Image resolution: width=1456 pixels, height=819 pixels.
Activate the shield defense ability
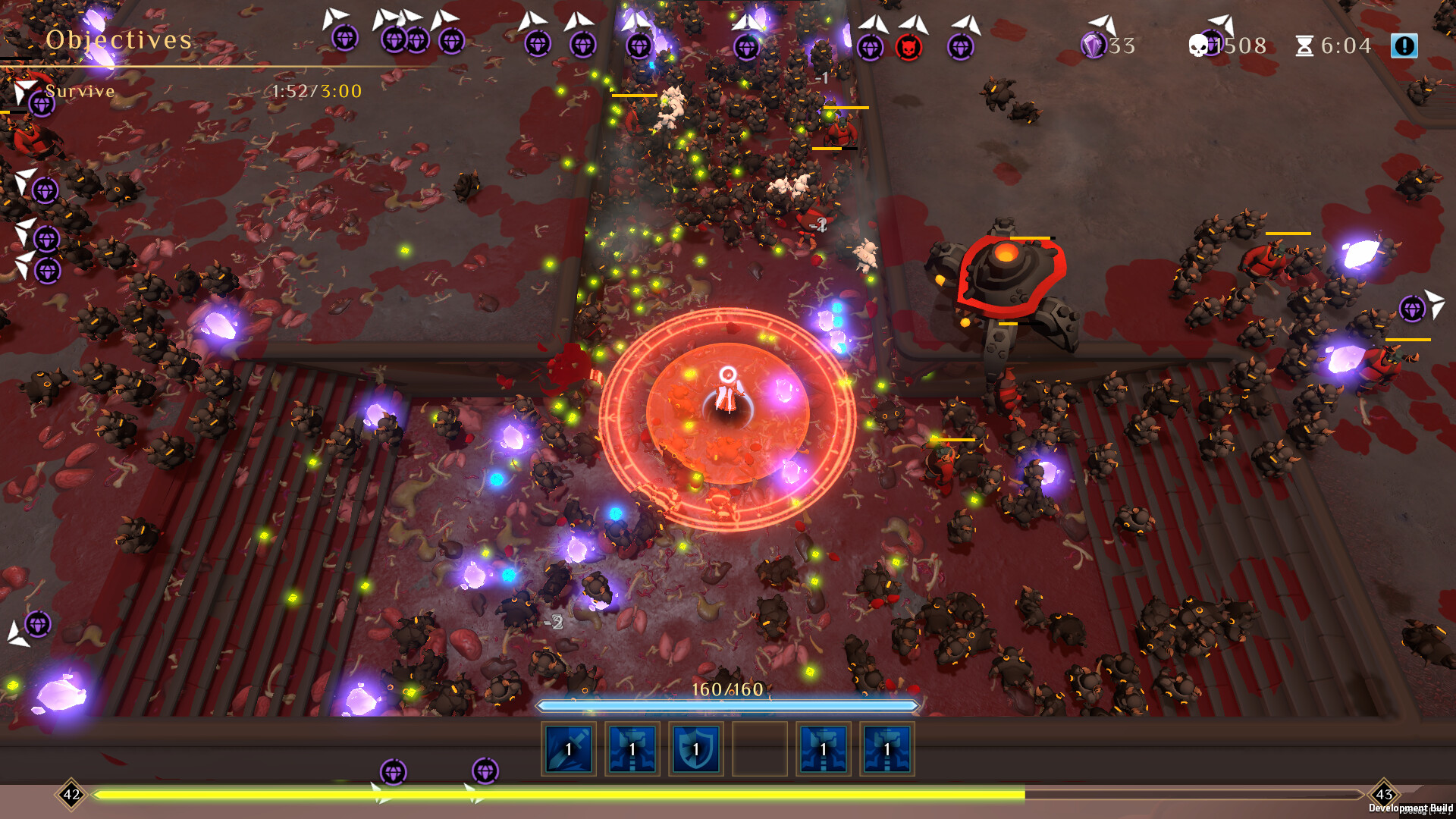pos(696,749)
